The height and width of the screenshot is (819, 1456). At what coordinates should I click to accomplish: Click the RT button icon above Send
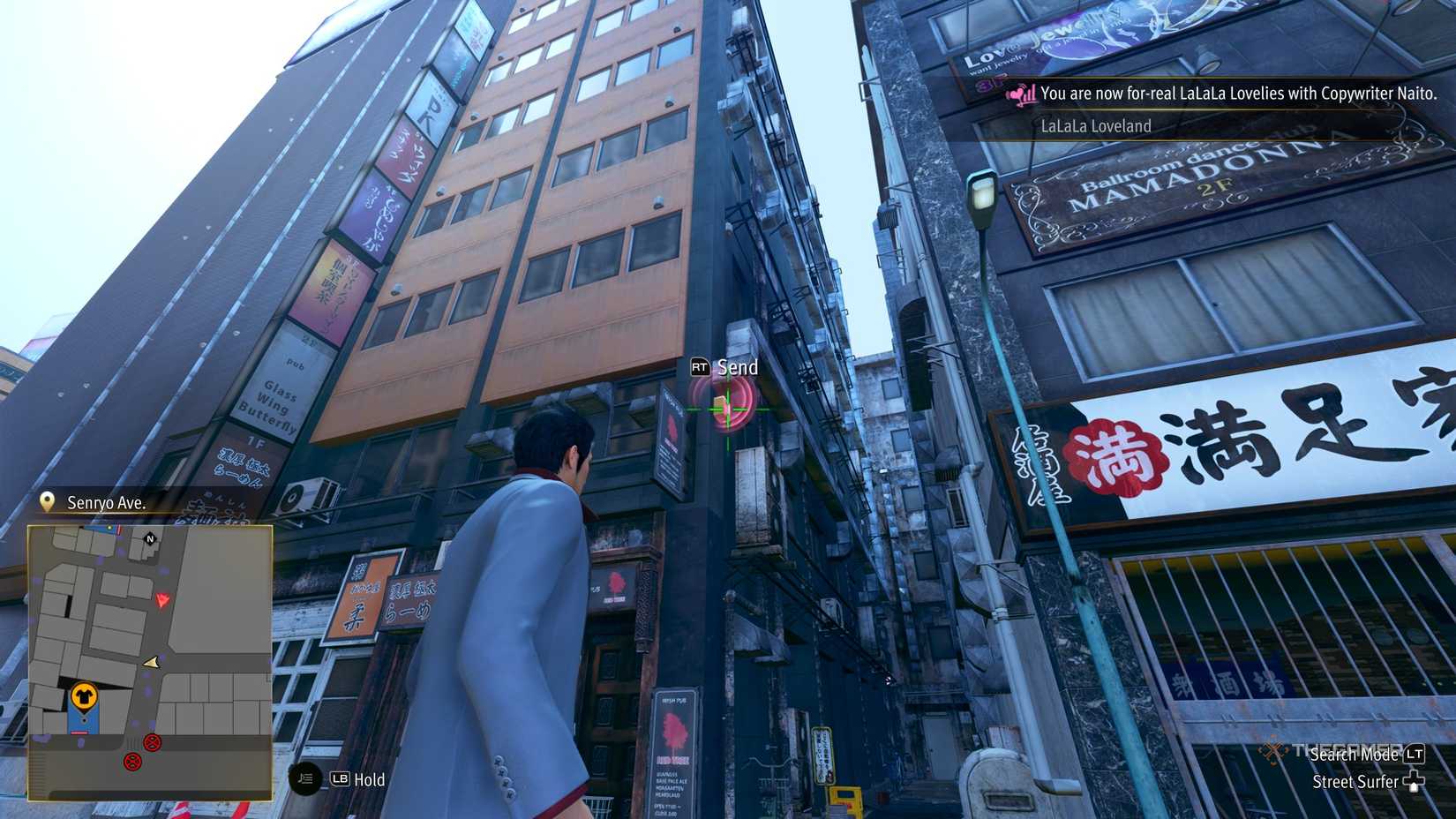click(x=700, y=366)
